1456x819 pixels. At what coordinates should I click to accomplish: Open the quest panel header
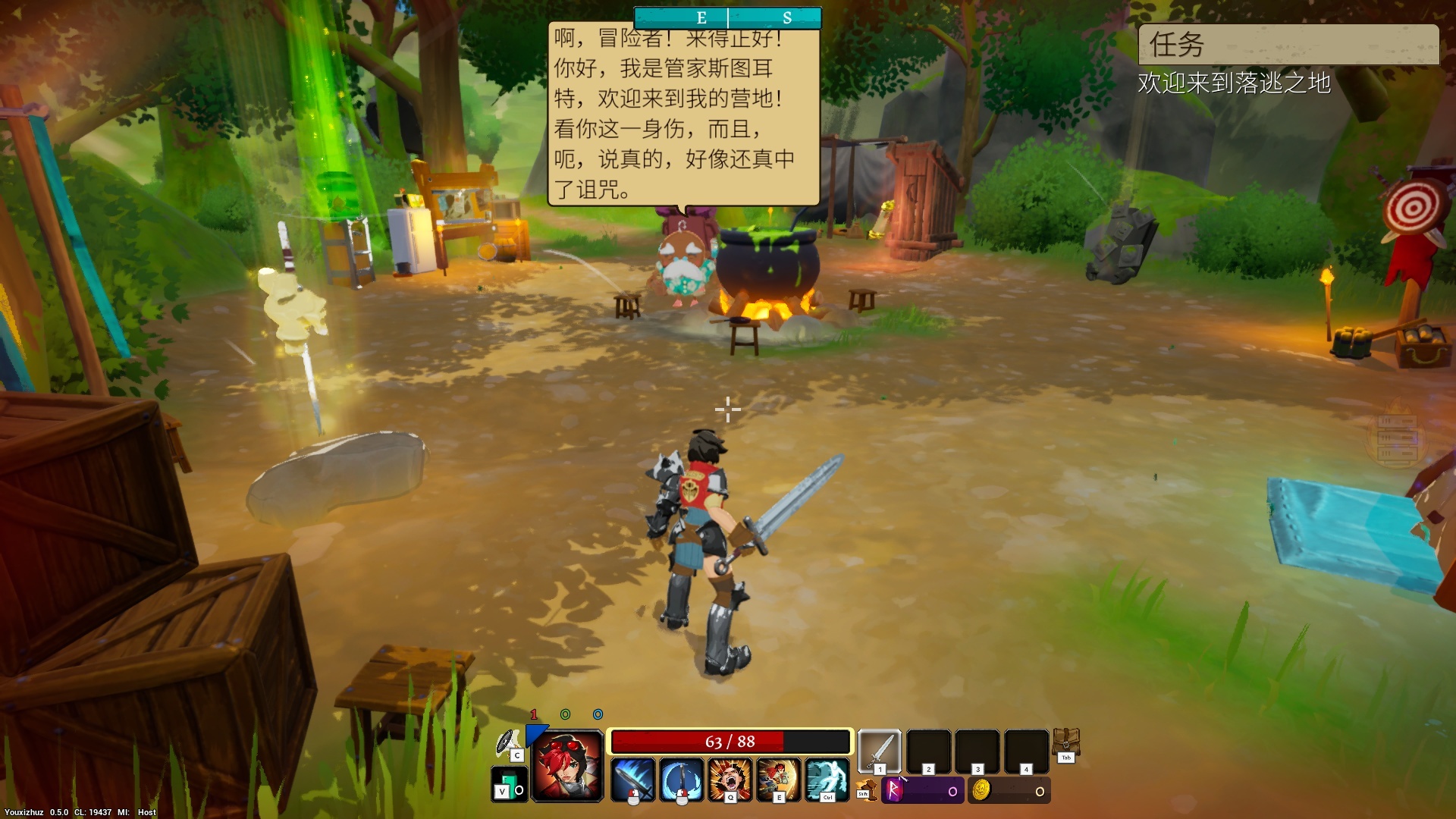tap(1288, 45)
